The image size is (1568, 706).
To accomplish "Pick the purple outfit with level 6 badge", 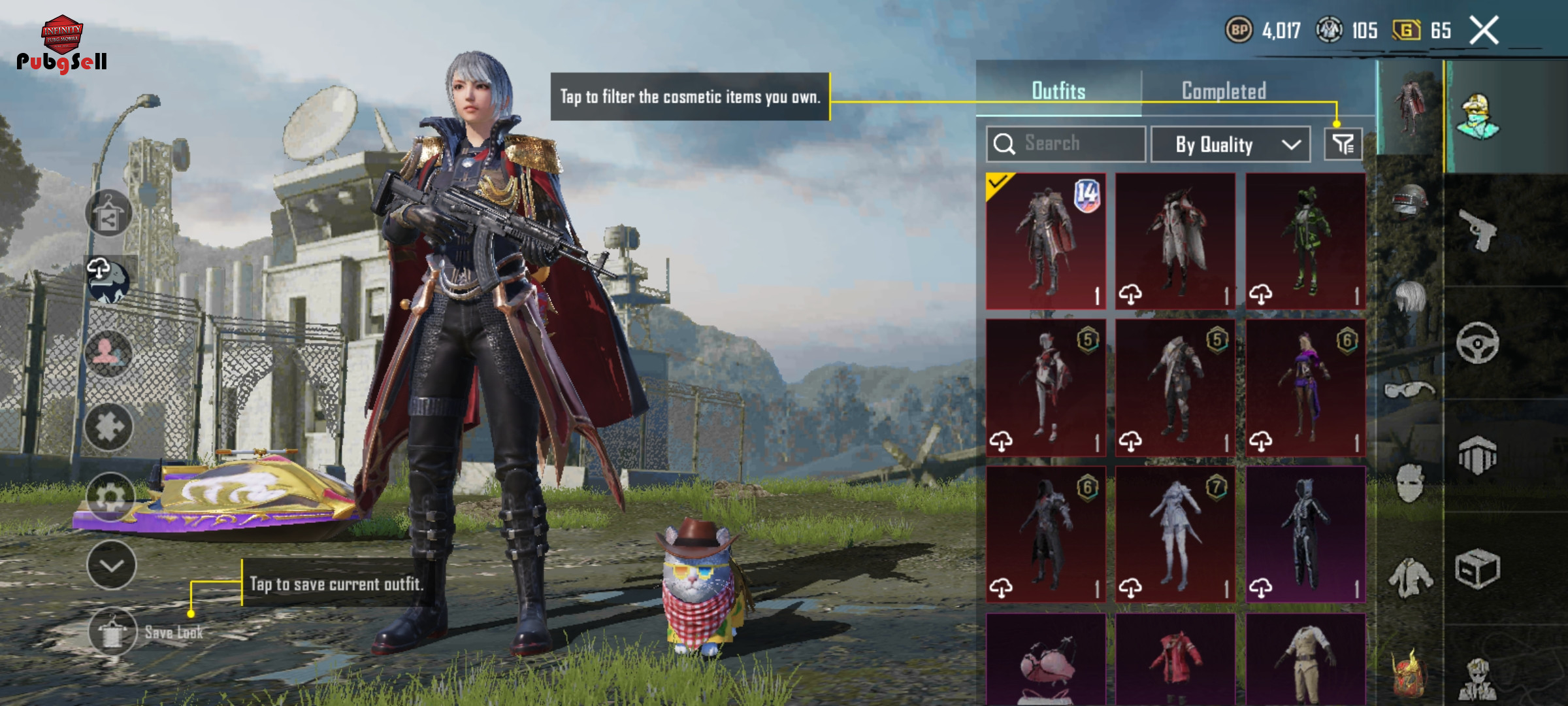I will [x=1305, y=388].
